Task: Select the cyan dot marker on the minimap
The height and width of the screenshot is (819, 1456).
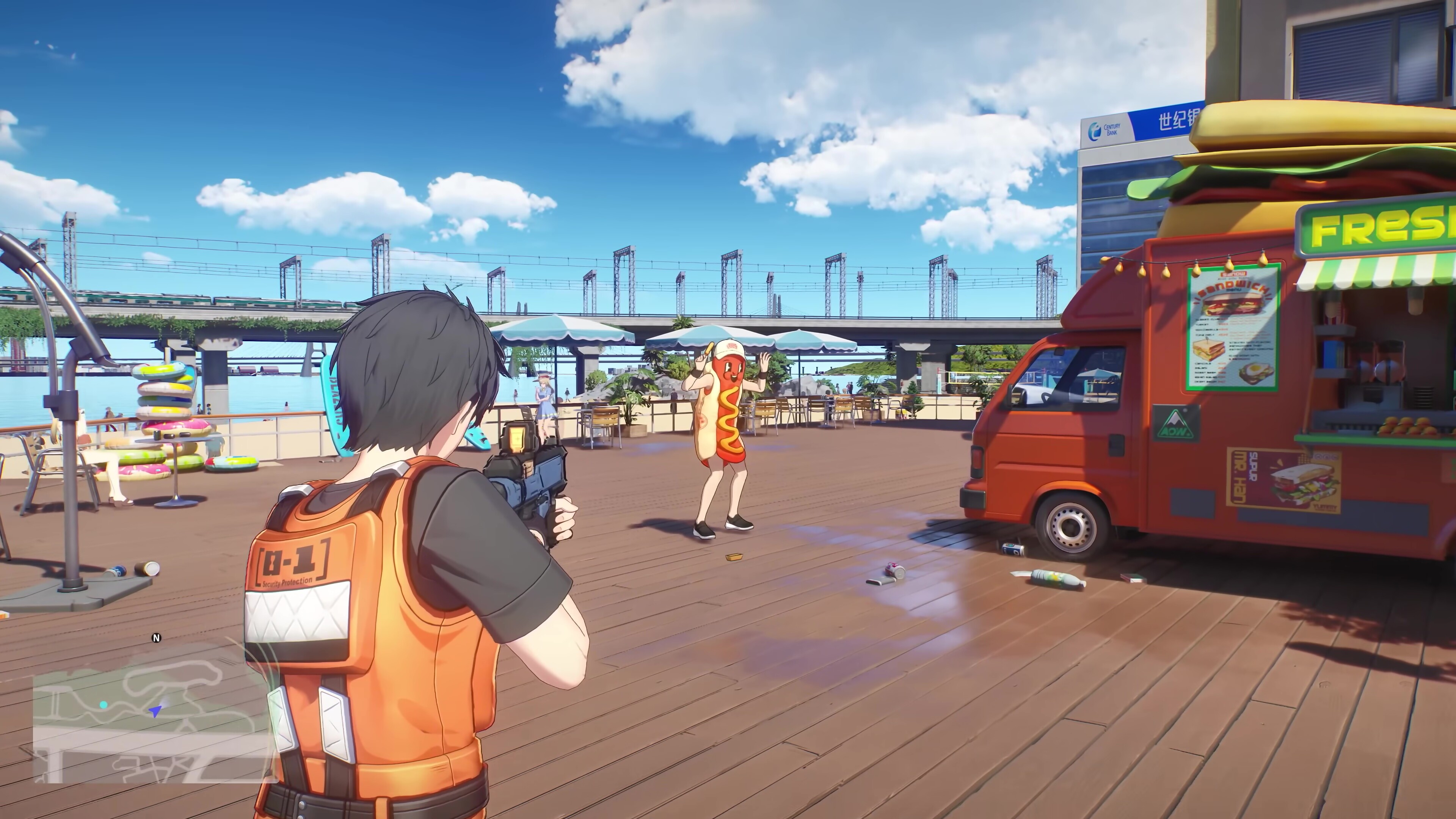Action: coord(104,705)
